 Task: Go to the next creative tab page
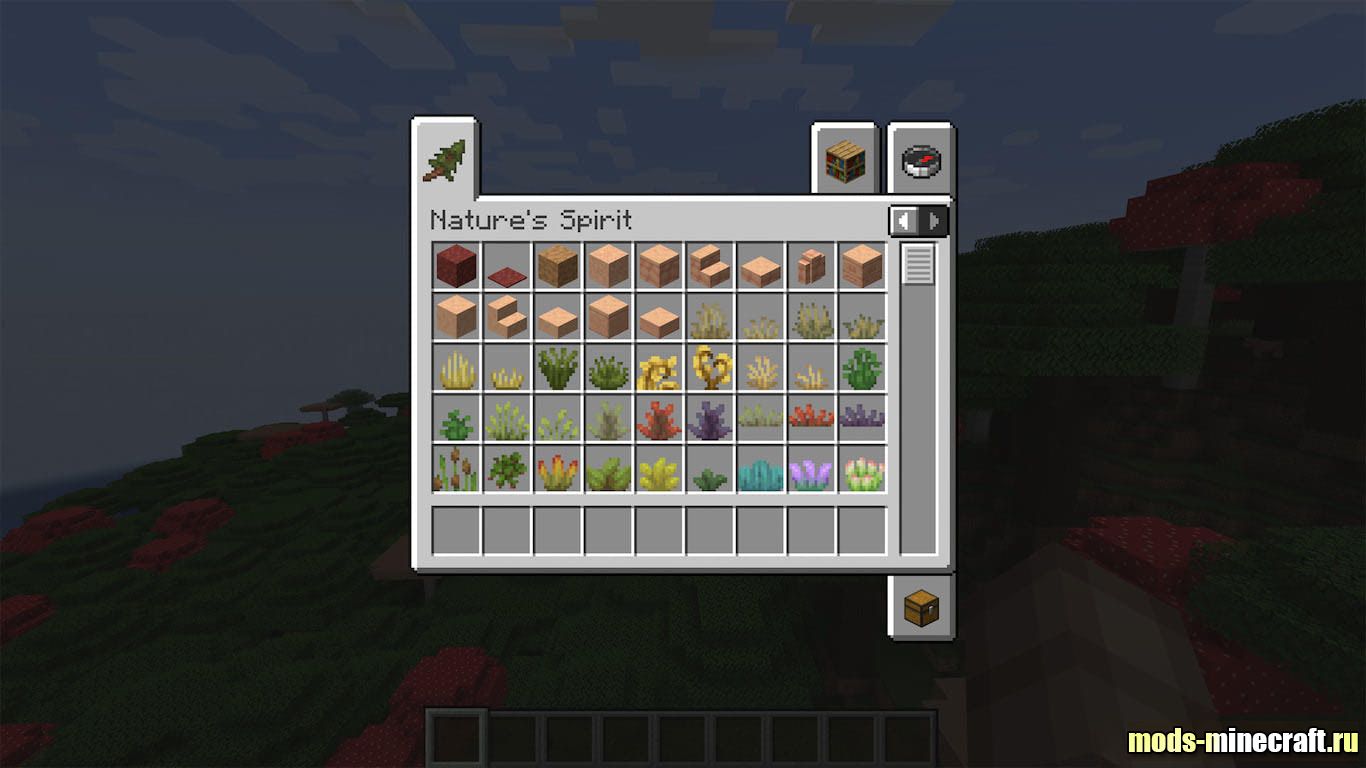[x=935, y=221]
